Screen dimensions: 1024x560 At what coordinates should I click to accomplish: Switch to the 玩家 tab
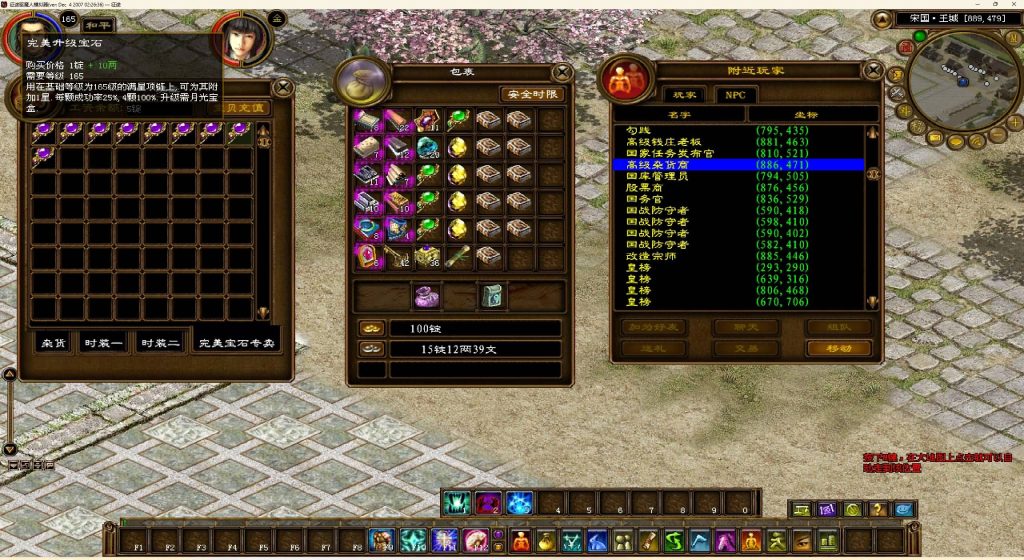point(684,94)
